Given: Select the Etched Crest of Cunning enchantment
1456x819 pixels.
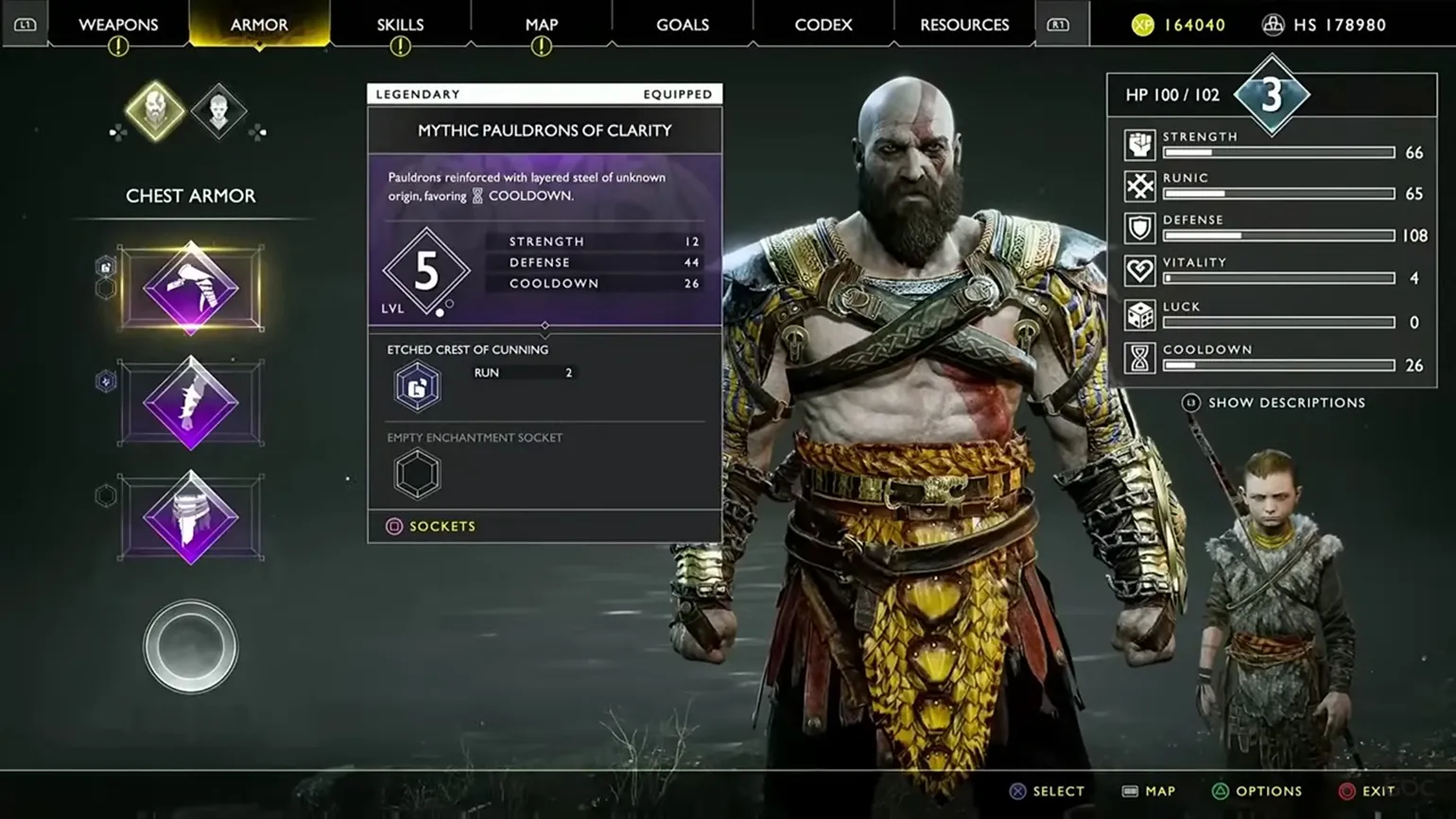Looking at the screenshot, I should [x=417, y=387].
